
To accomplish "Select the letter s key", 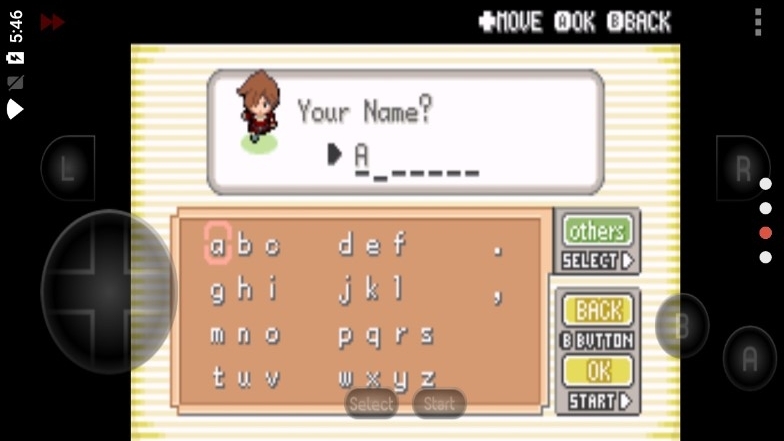I will [427, 335].
